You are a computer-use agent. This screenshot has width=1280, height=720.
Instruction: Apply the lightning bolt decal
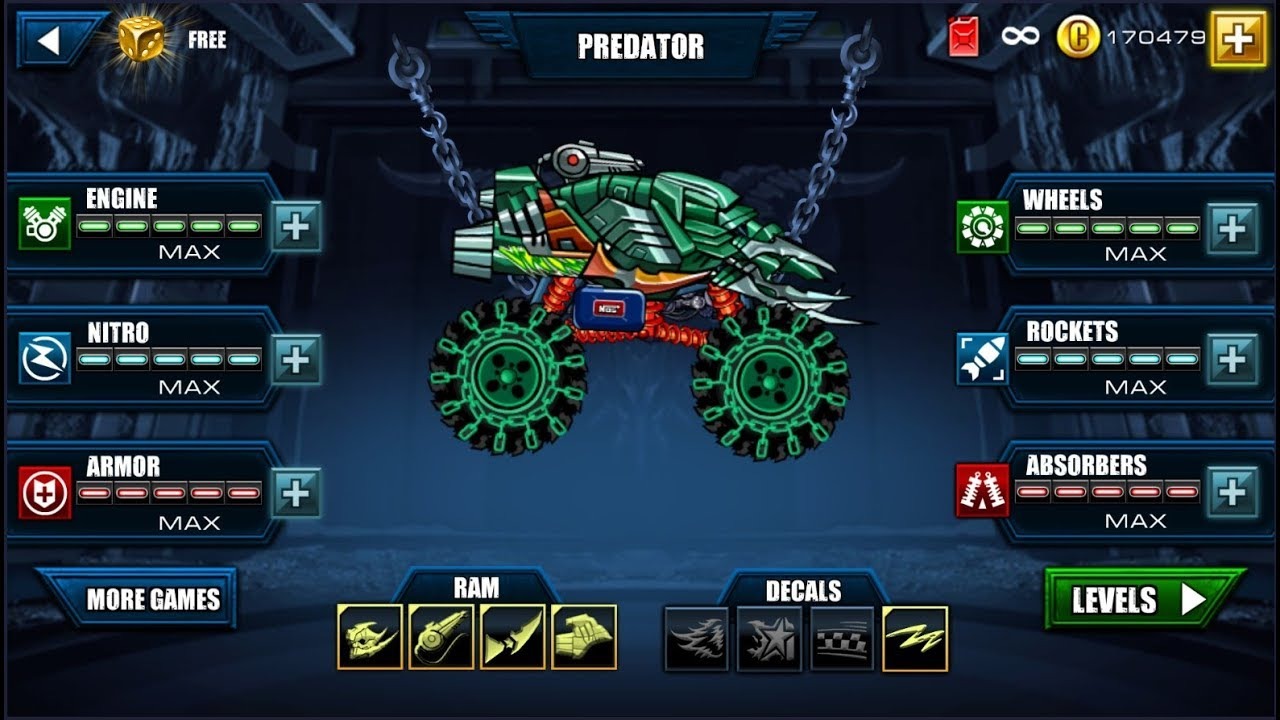pos(915,639)
